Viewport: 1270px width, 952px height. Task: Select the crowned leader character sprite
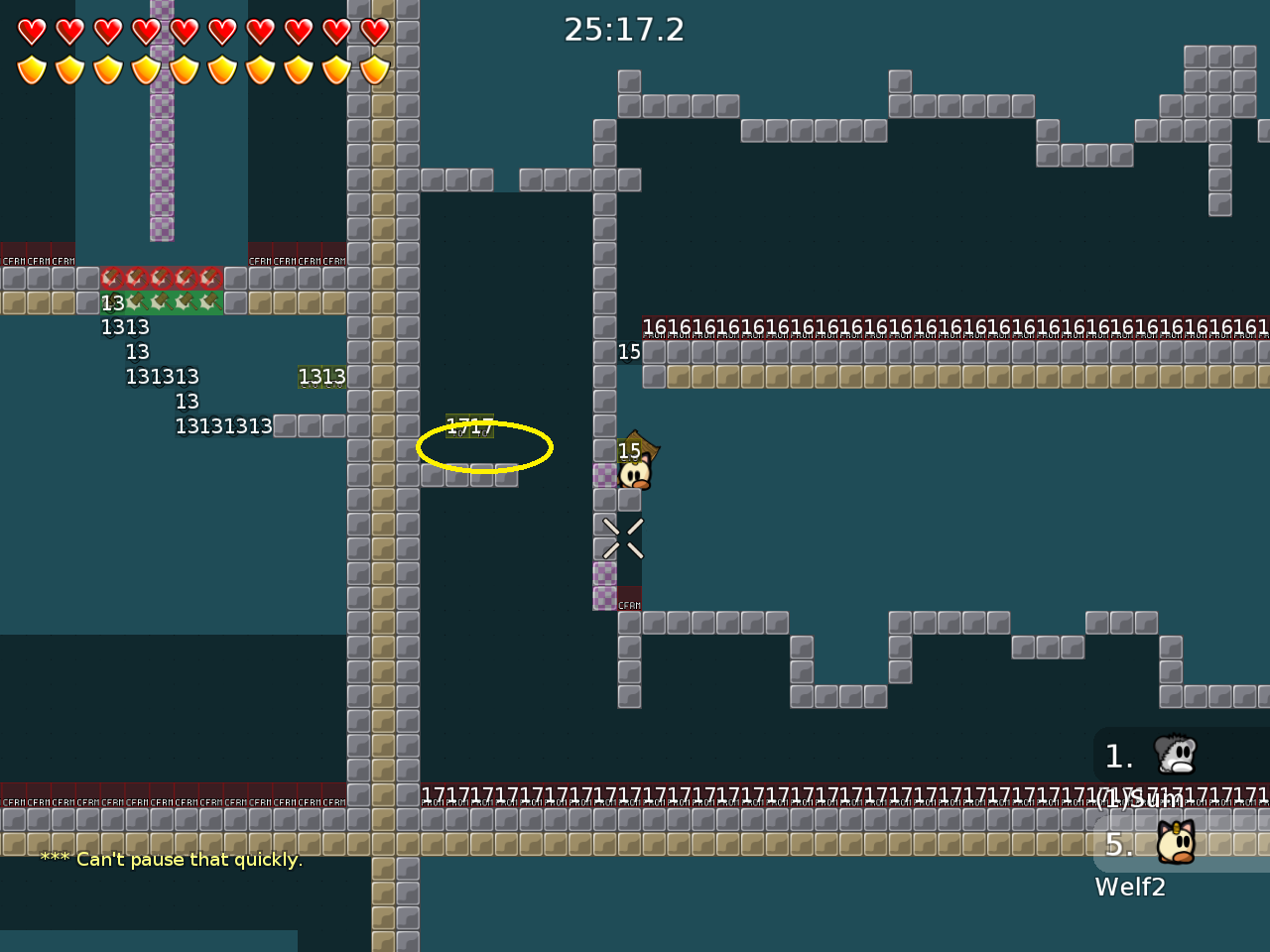point(636,468)
